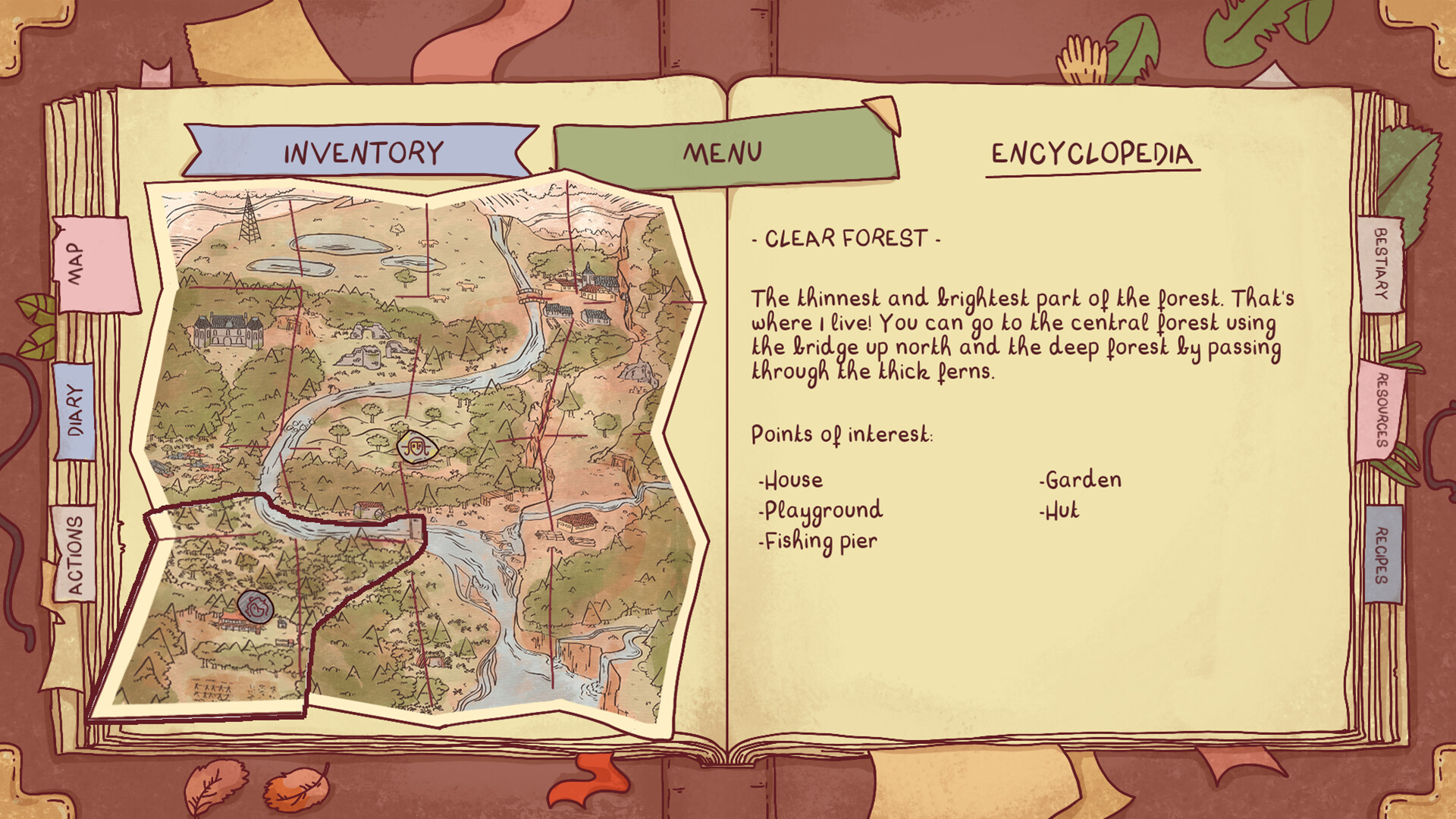Click the "Playground" point of interest entry
This screenshot has width=1456, height=819.
point(821,510)
